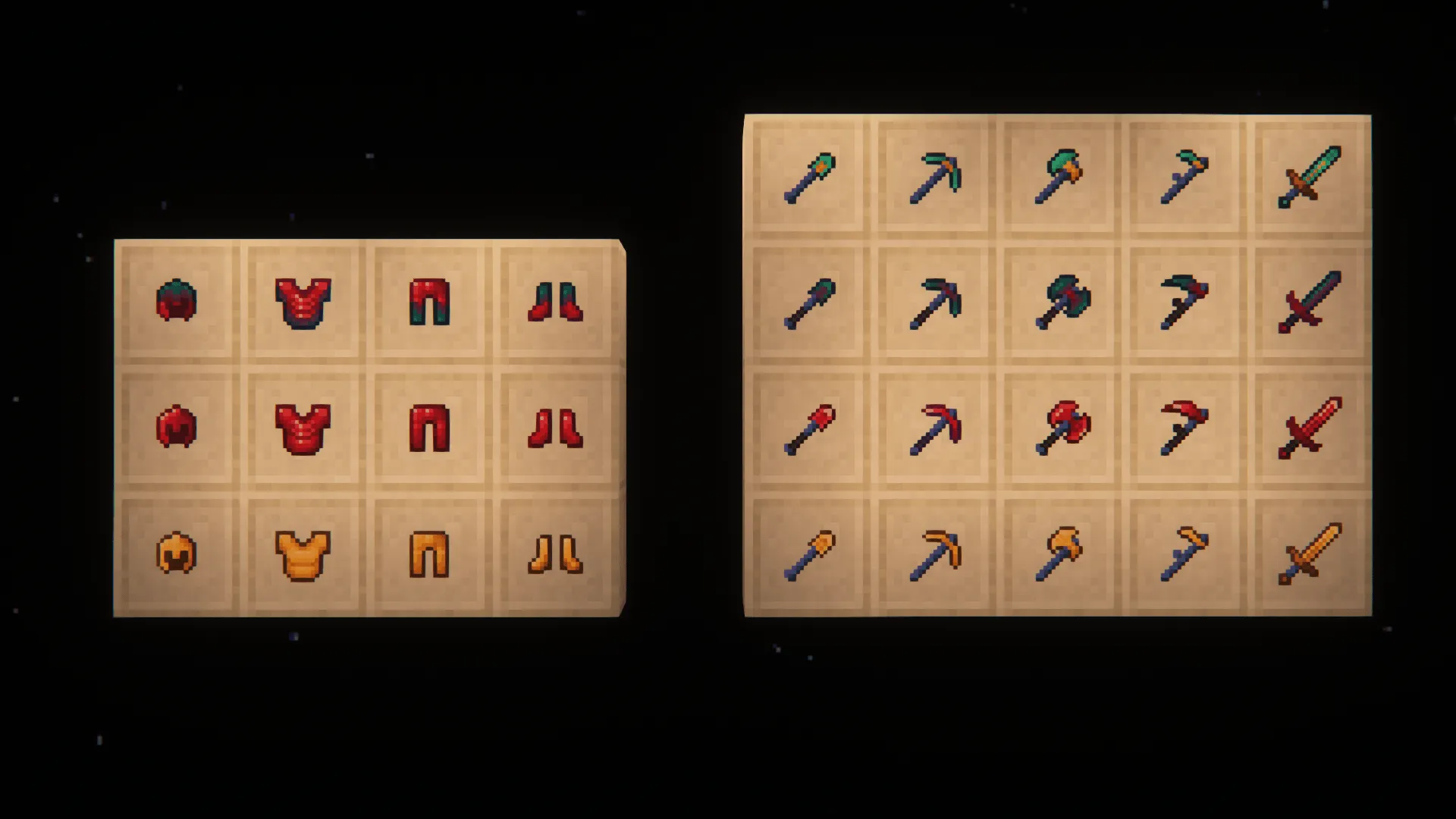Click the teal sword in the top right corner
1456x819 pixels.
(x=1310, y=175)
